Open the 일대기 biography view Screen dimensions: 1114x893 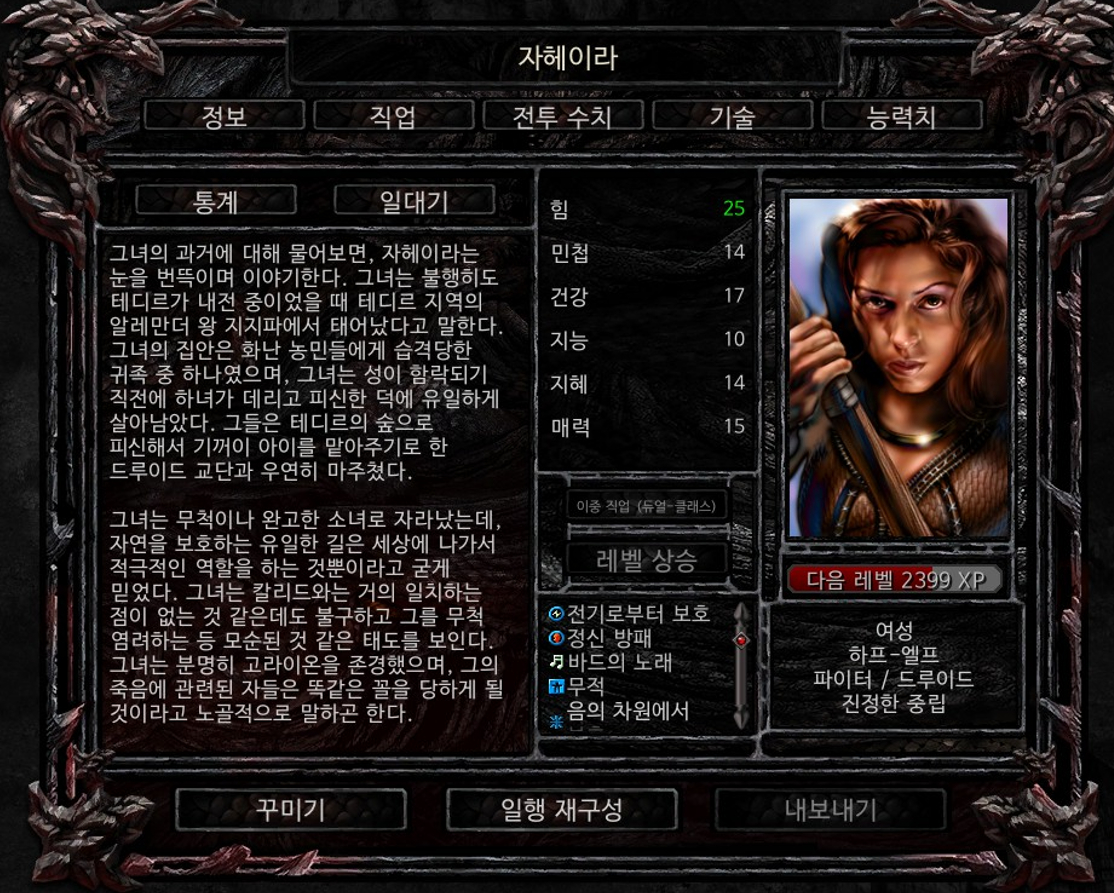pos(414,201)
